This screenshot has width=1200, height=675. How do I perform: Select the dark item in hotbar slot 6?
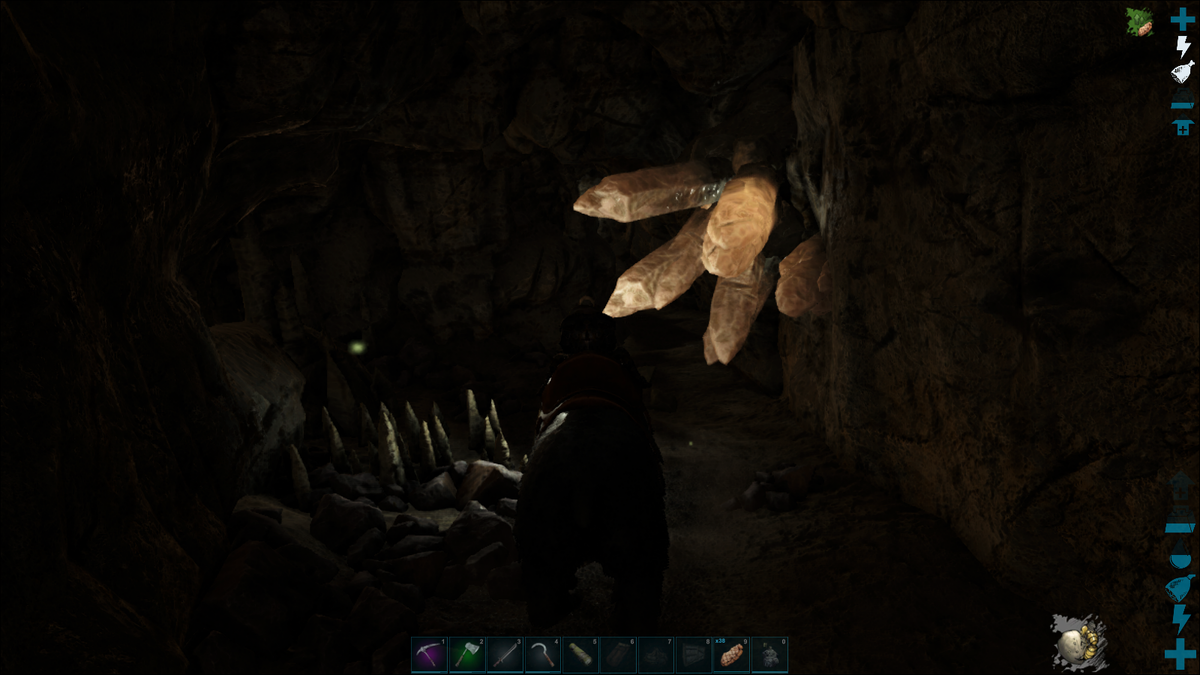click(x=619, y=655)
